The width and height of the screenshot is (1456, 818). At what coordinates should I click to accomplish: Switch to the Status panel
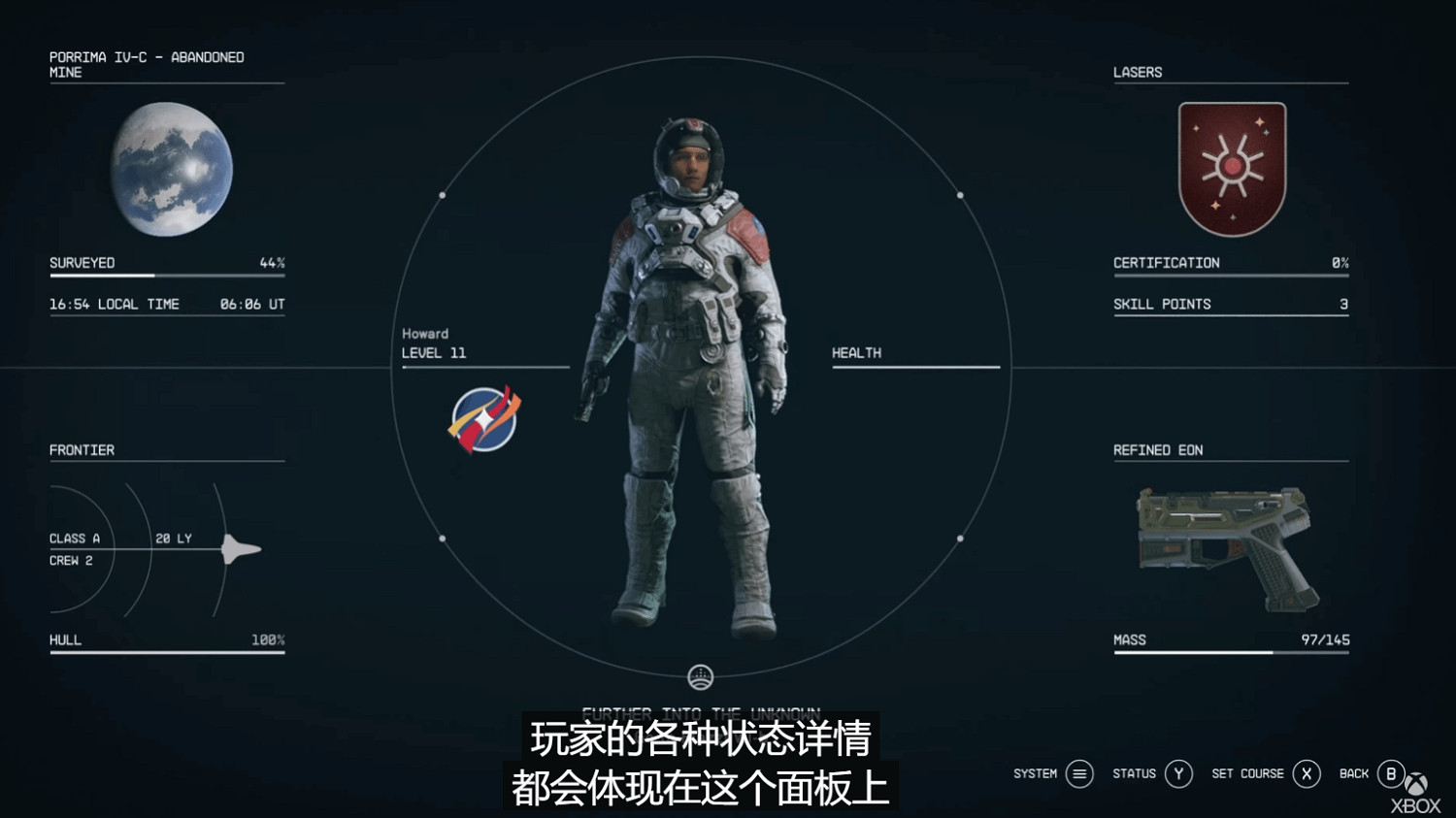(1178, 773)
